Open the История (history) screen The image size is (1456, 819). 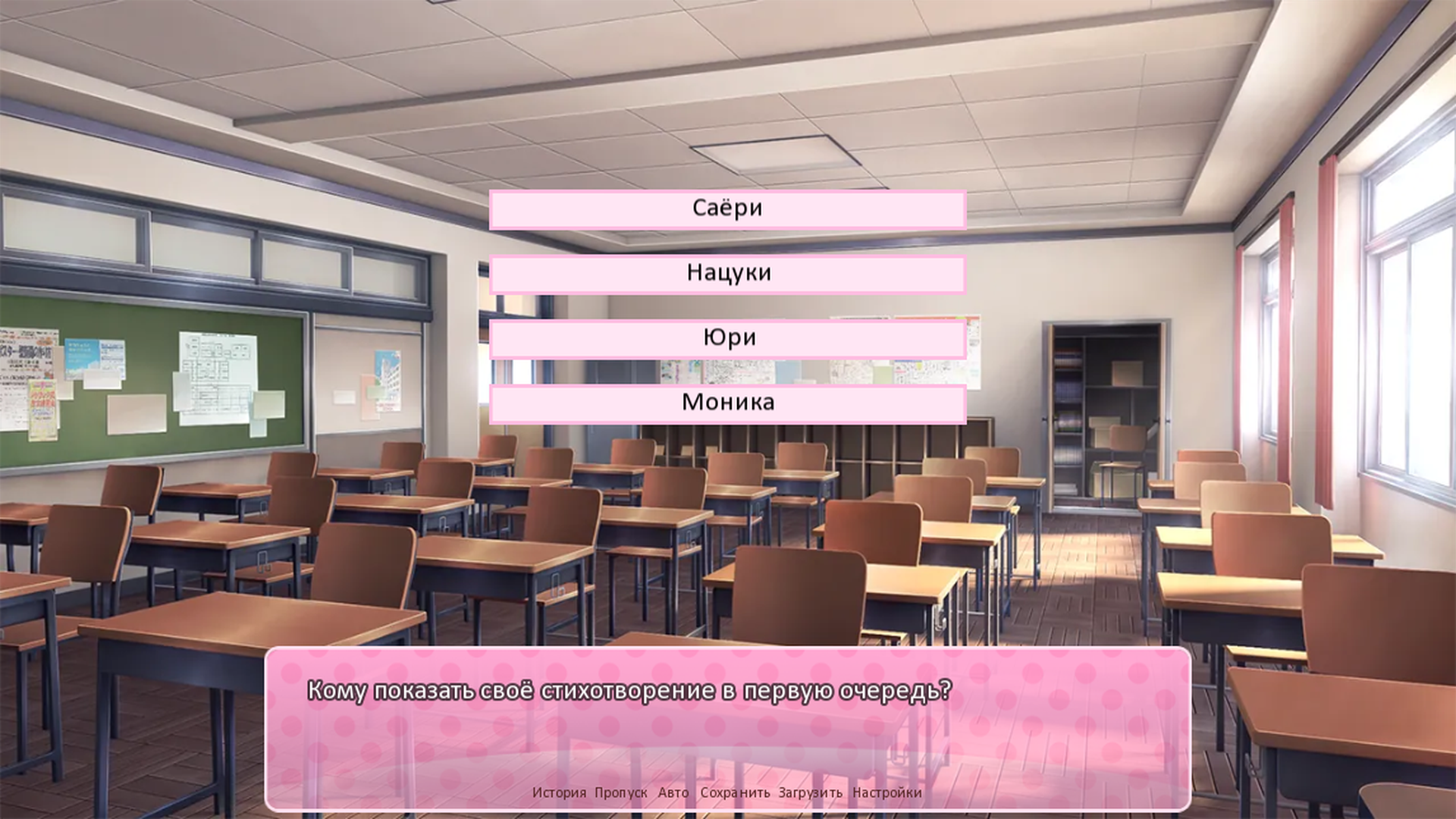(x=561, y=794)
